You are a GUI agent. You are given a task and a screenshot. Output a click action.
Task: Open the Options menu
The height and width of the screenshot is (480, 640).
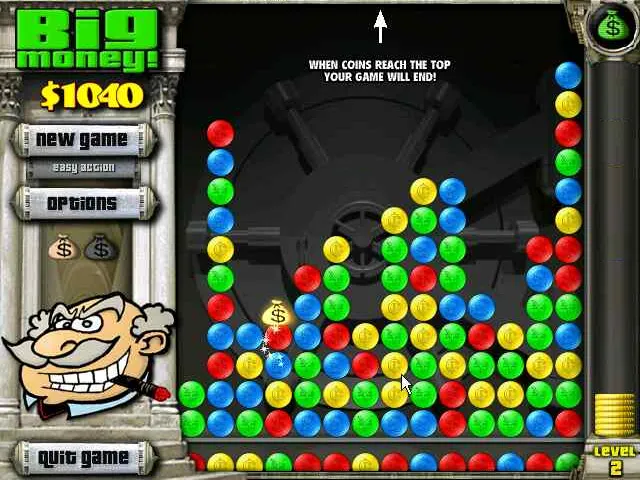[x=82, y=203]
